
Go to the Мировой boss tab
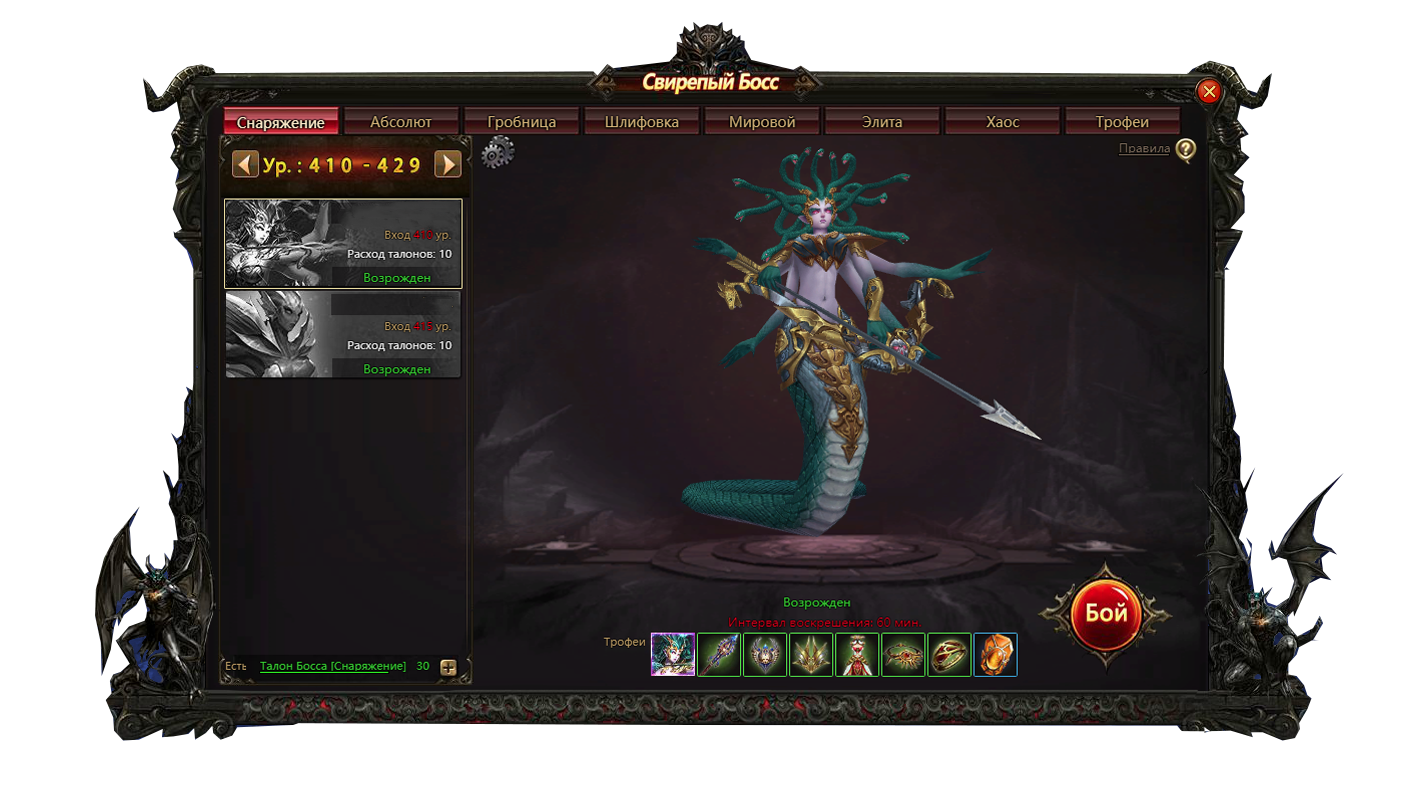click(762, 122)
